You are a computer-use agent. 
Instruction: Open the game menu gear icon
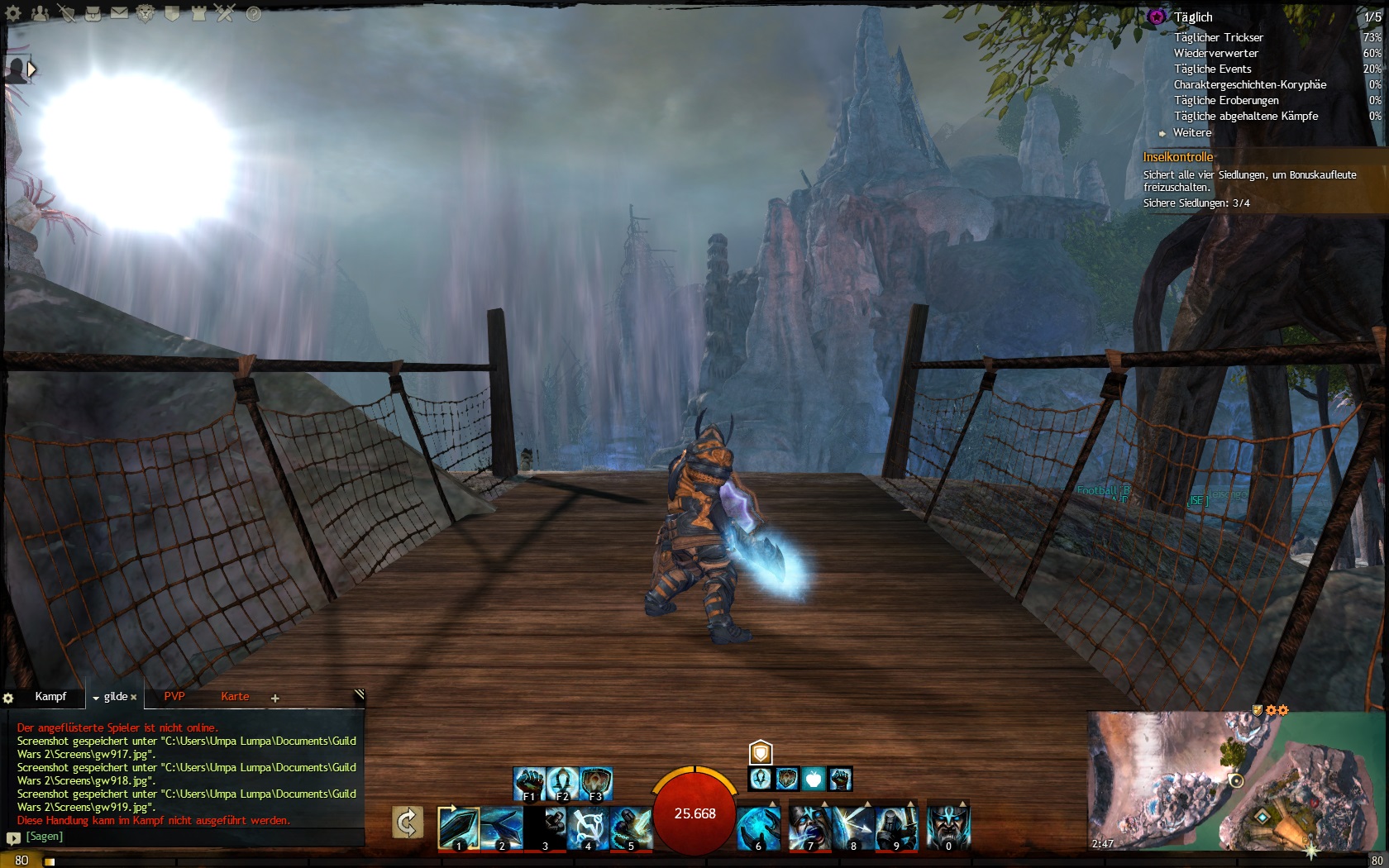pyautogui.click(x=13, y=13)
